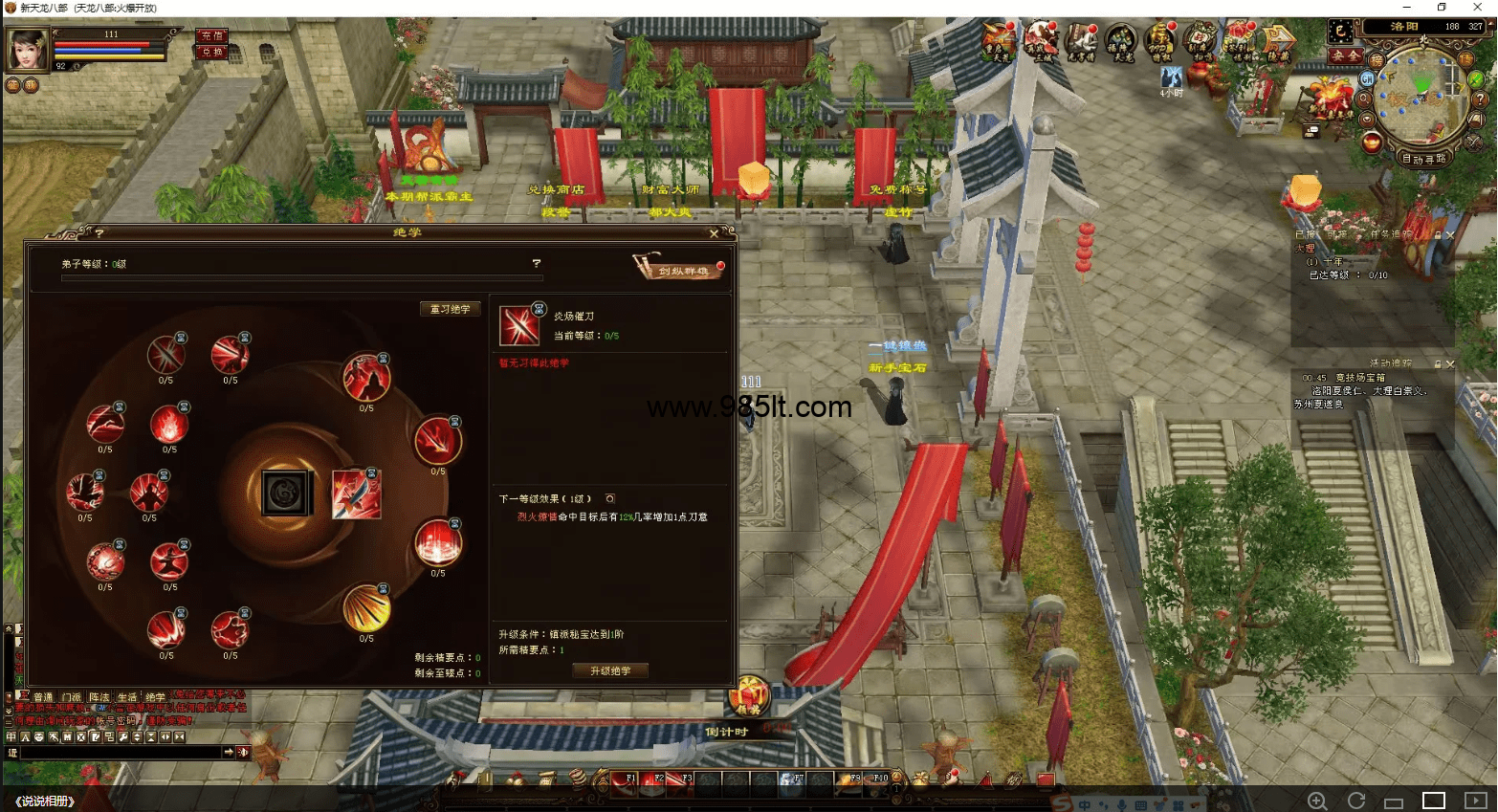
Task: Click the 重习绝学 reset button
Action: (450, 309)
